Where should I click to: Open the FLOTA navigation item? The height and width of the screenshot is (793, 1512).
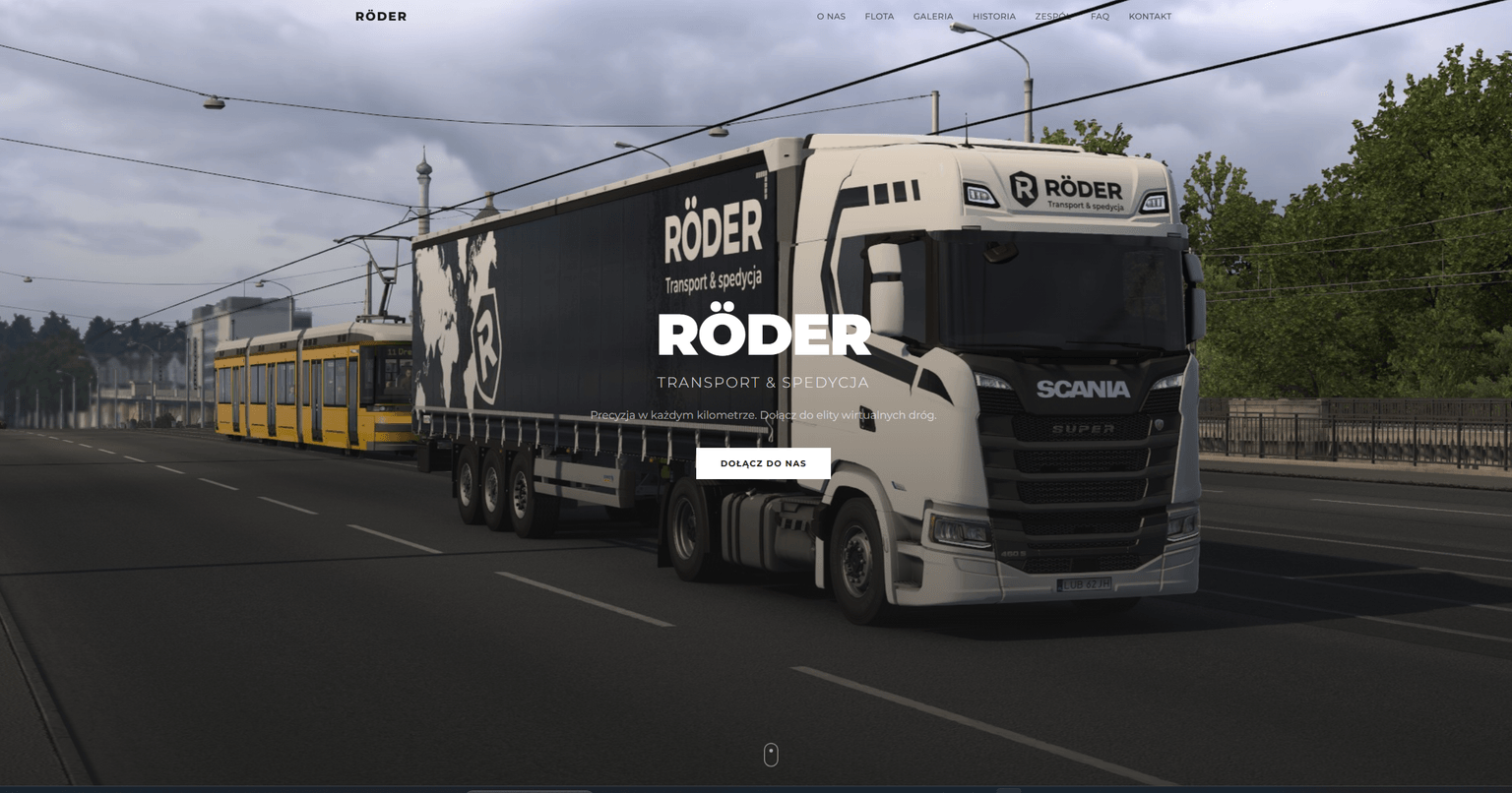(879, 16)
